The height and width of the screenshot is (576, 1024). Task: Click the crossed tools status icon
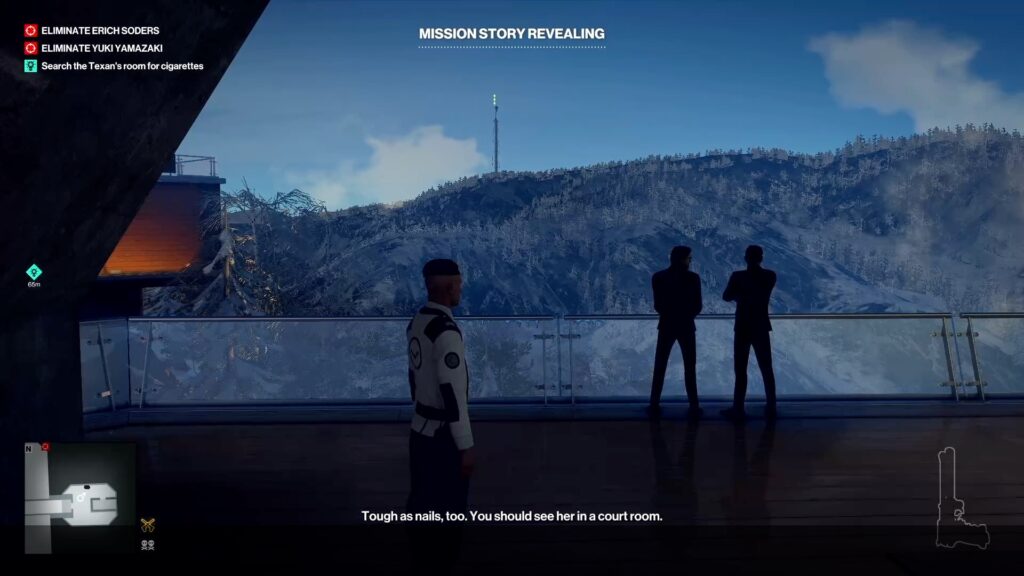click(148, 524)
